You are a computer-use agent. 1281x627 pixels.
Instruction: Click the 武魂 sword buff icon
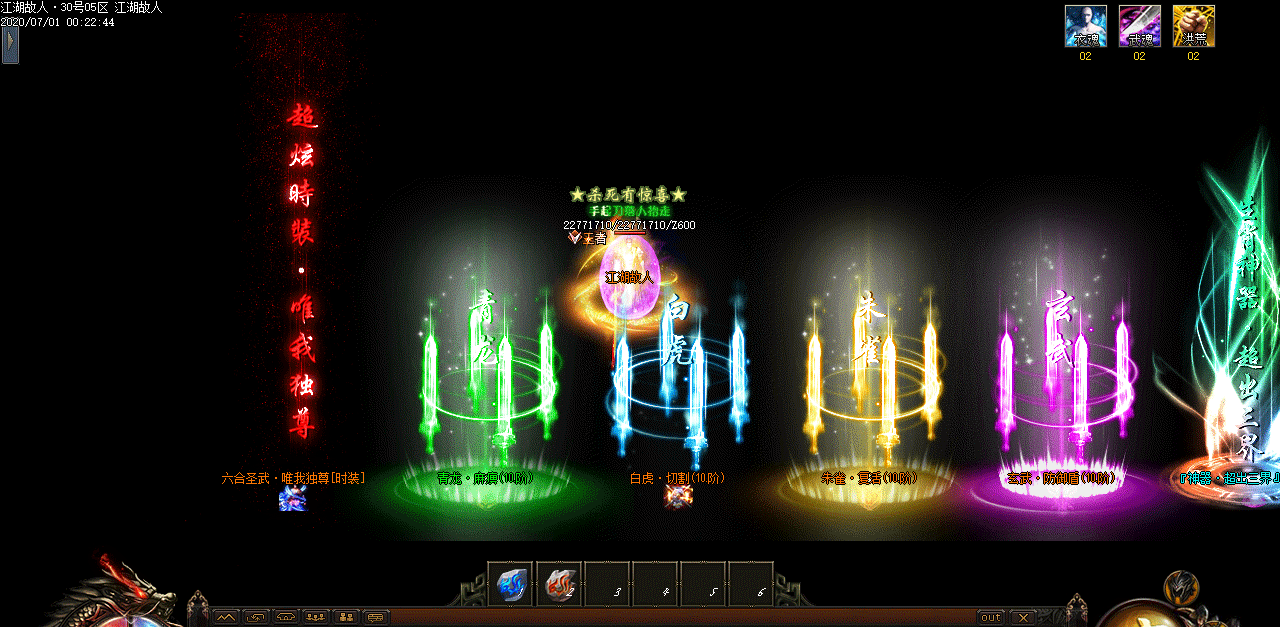[x=1139, y=26]
